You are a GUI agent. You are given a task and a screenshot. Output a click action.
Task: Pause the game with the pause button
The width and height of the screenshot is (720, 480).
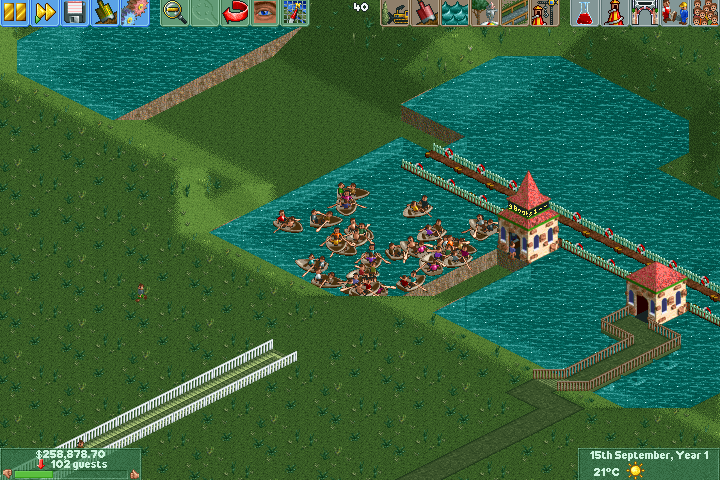point(15,12)
